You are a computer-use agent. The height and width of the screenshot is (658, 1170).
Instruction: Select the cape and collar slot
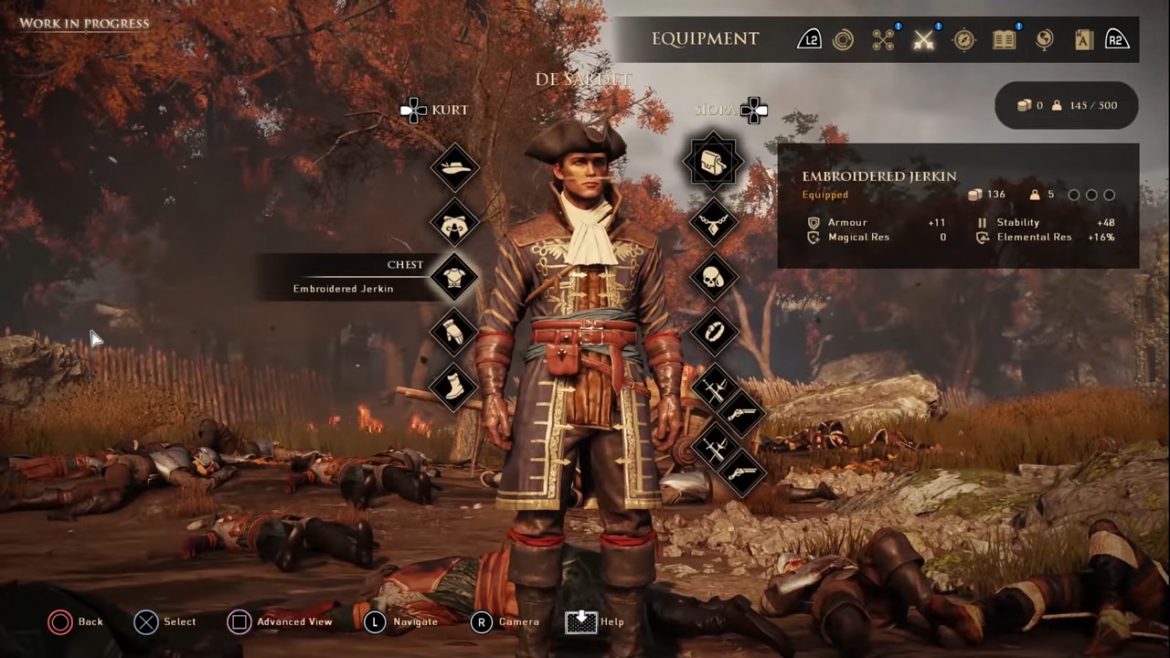coord(455,222)
